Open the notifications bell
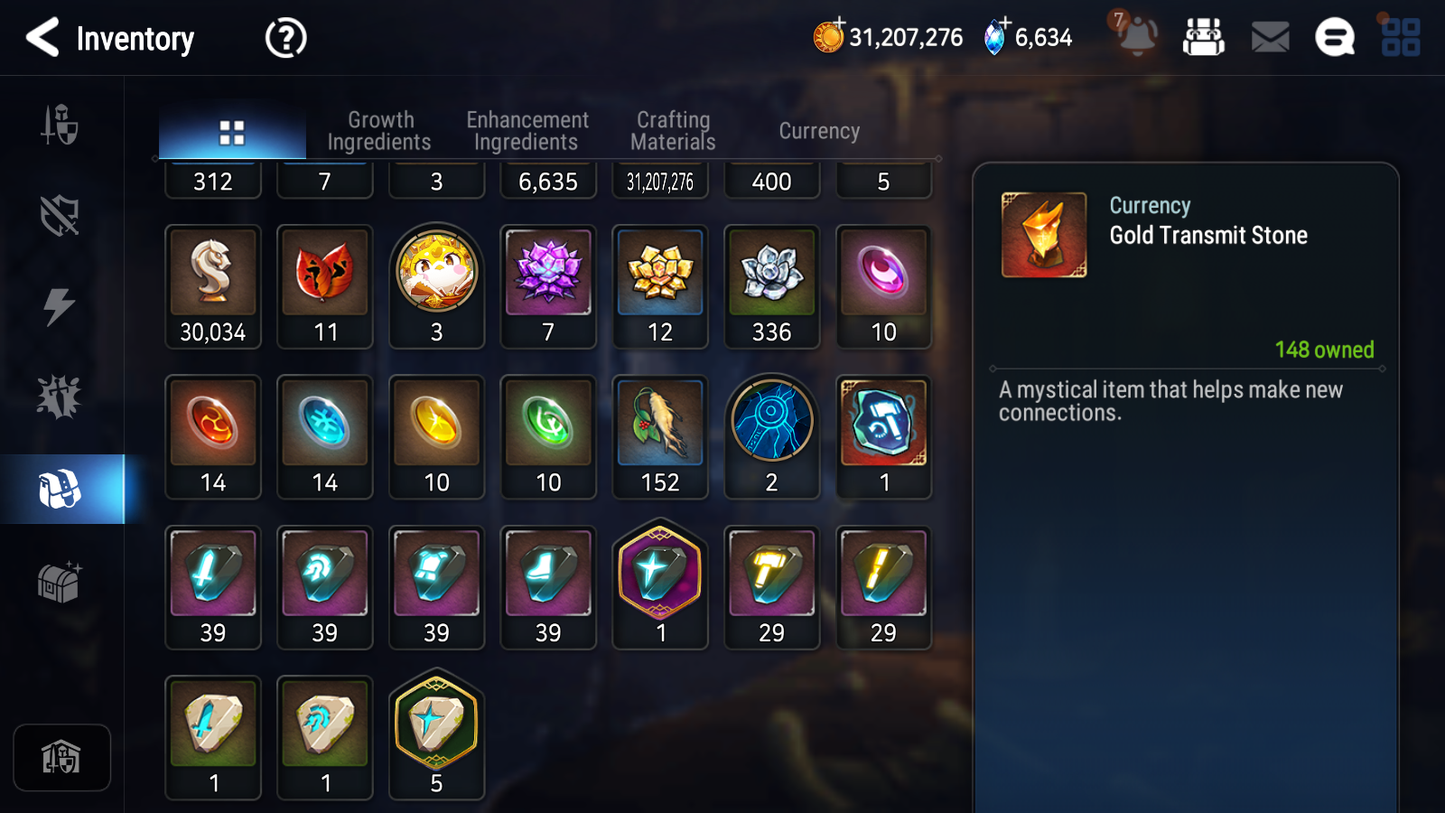Viewport: 1445px width, 813px height. pos(1138,37)
